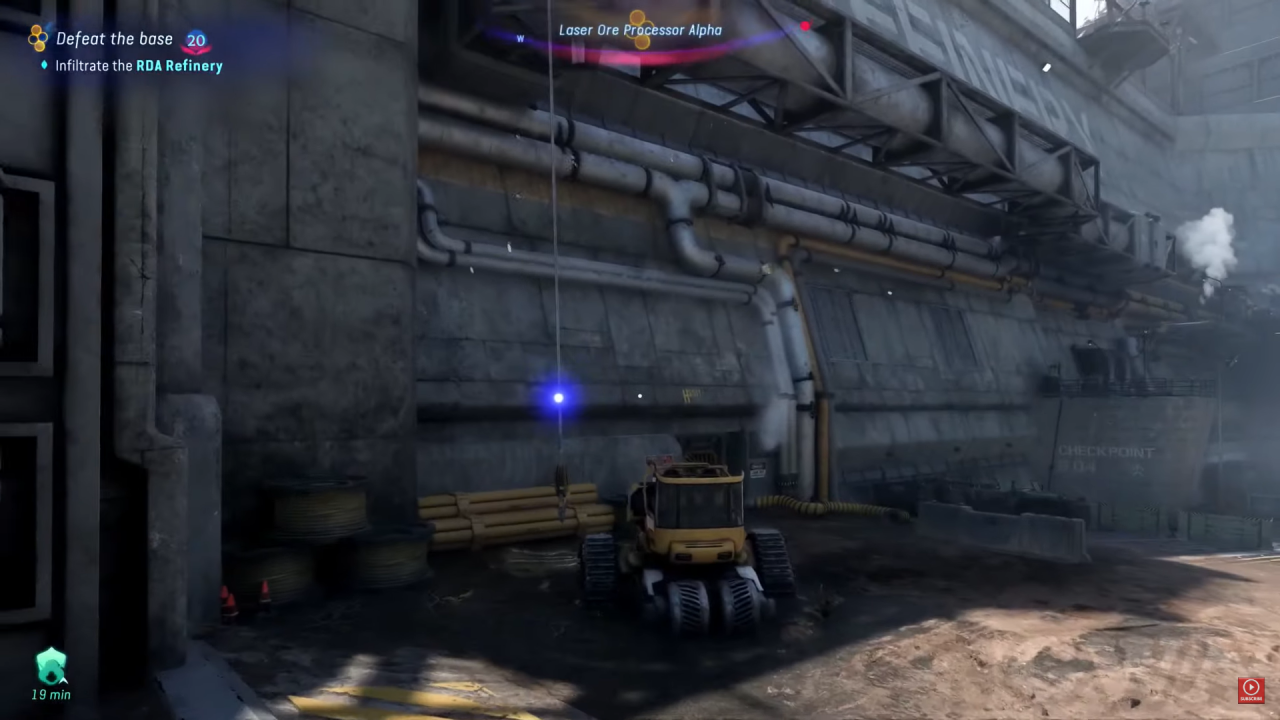Click the hexagonal objective icon beside Defeat the base
This screenshot has width=1280, height=720.
(x=37, y=38)
